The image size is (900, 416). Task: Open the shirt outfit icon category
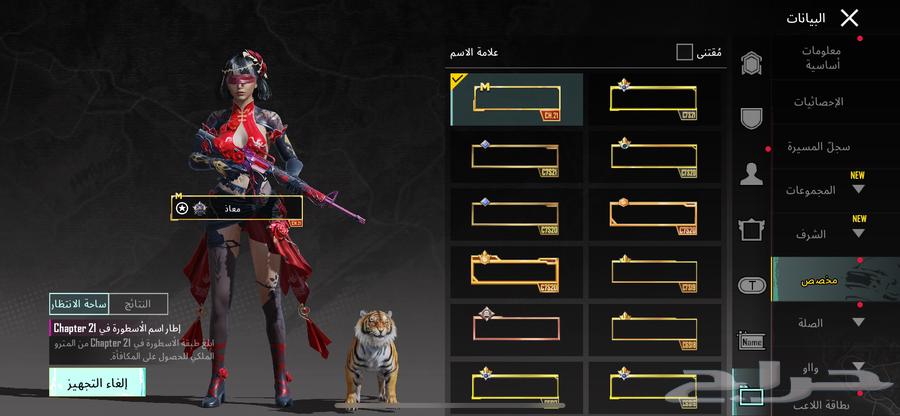pyautogui.click(x=752, y=231)
